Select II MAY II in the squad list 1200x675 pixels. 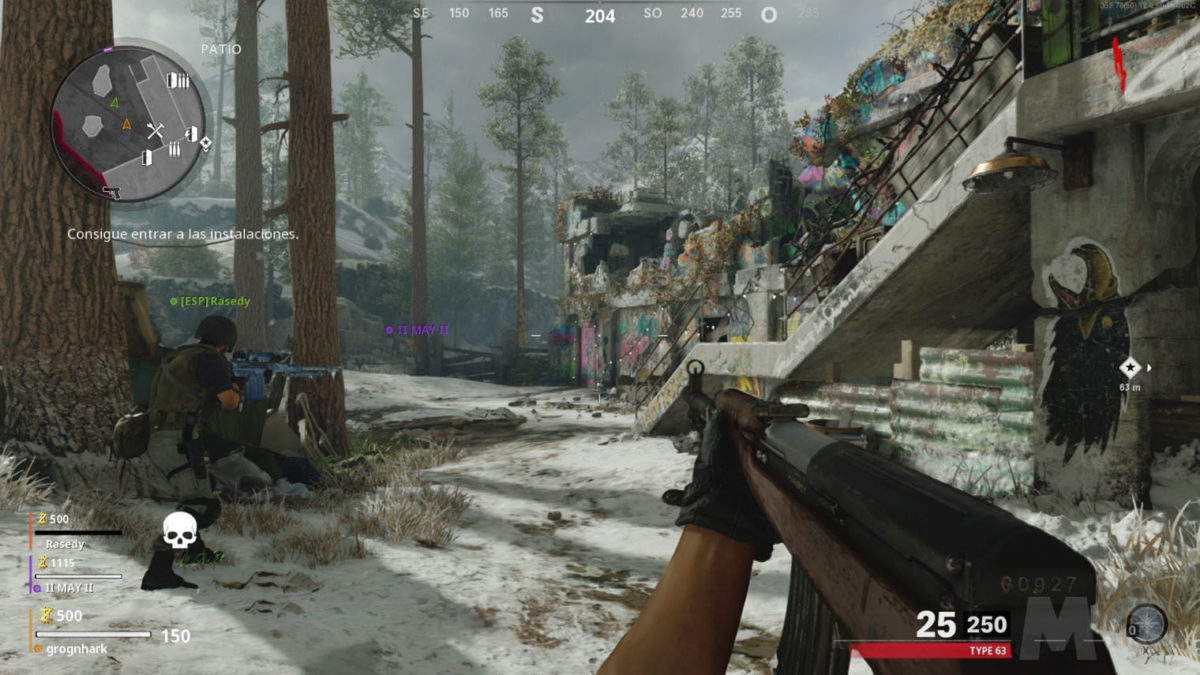[x=70, y=587]
